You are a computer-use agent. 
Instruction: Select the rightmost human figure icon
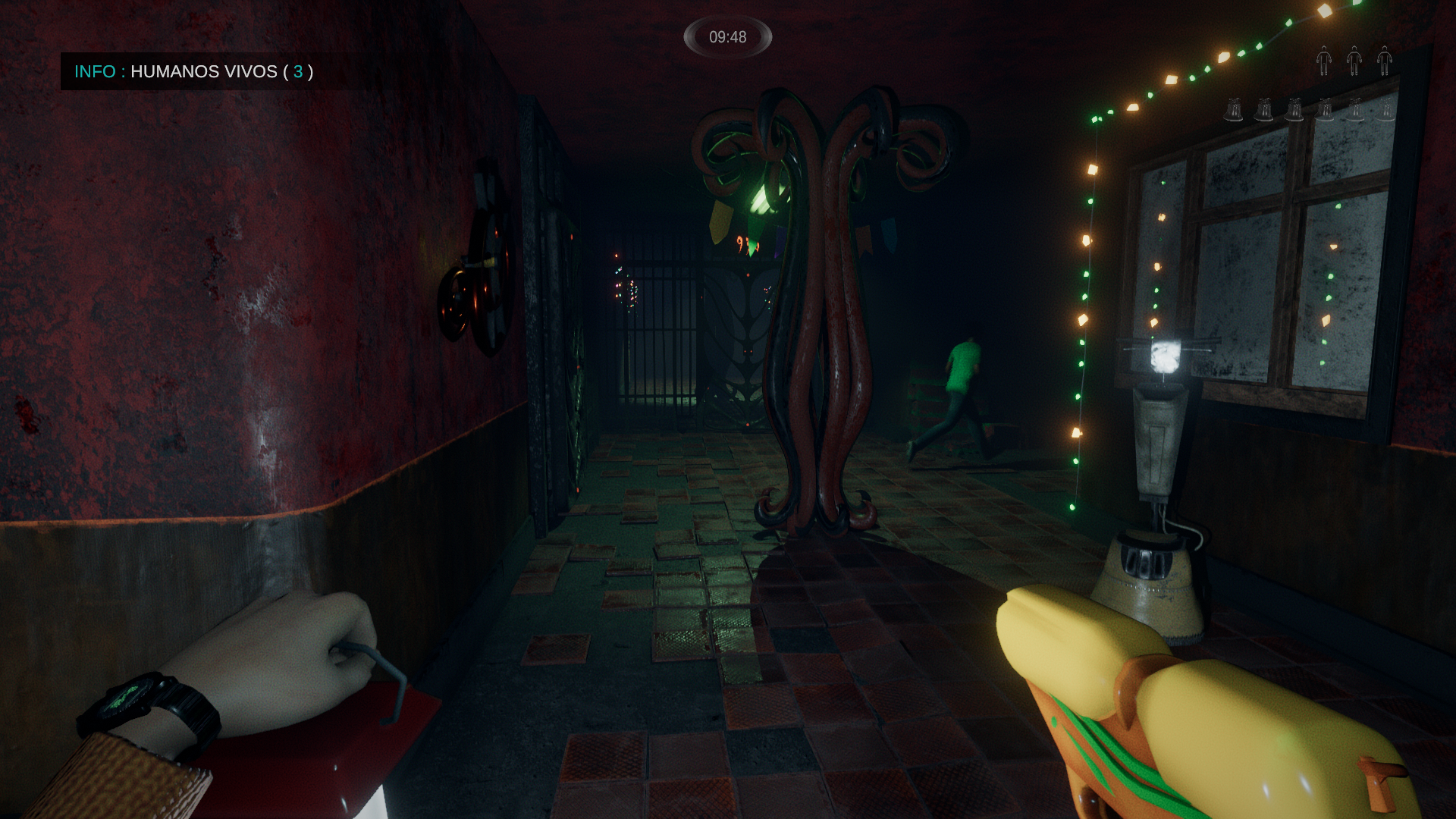1385,61
